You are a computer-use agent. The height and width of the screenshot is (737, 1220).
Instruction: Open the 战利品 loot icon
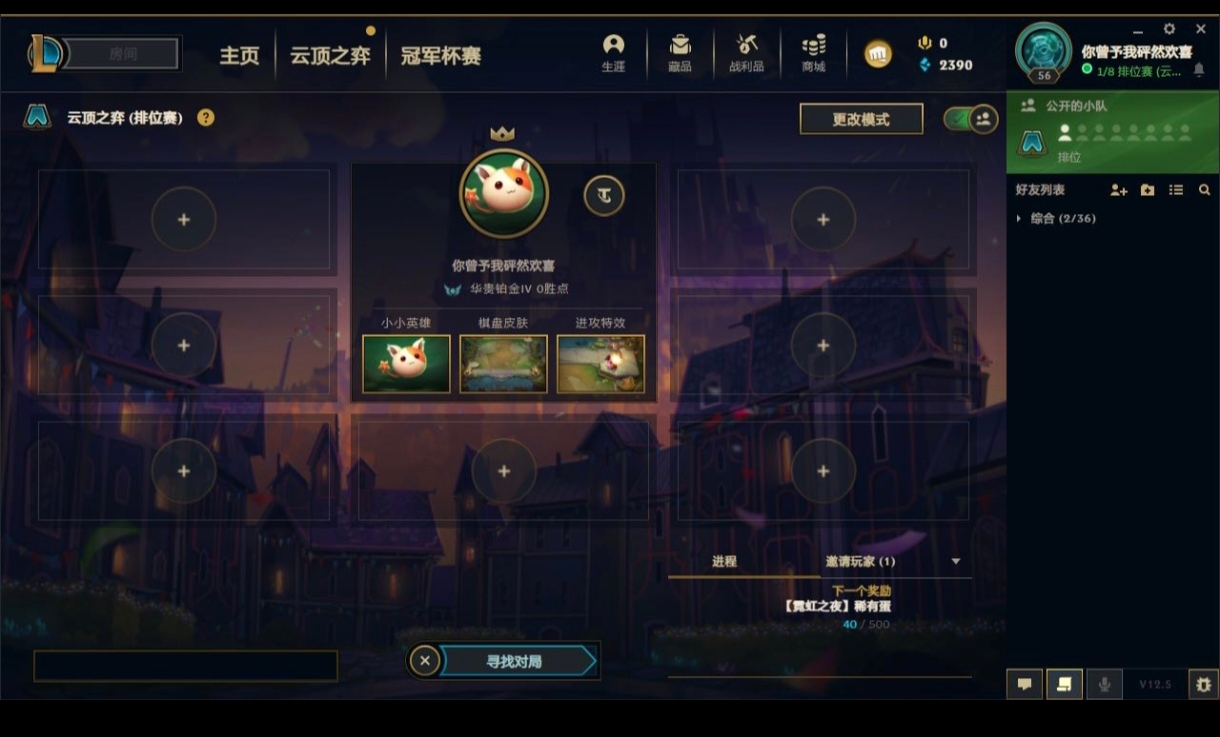746,53
